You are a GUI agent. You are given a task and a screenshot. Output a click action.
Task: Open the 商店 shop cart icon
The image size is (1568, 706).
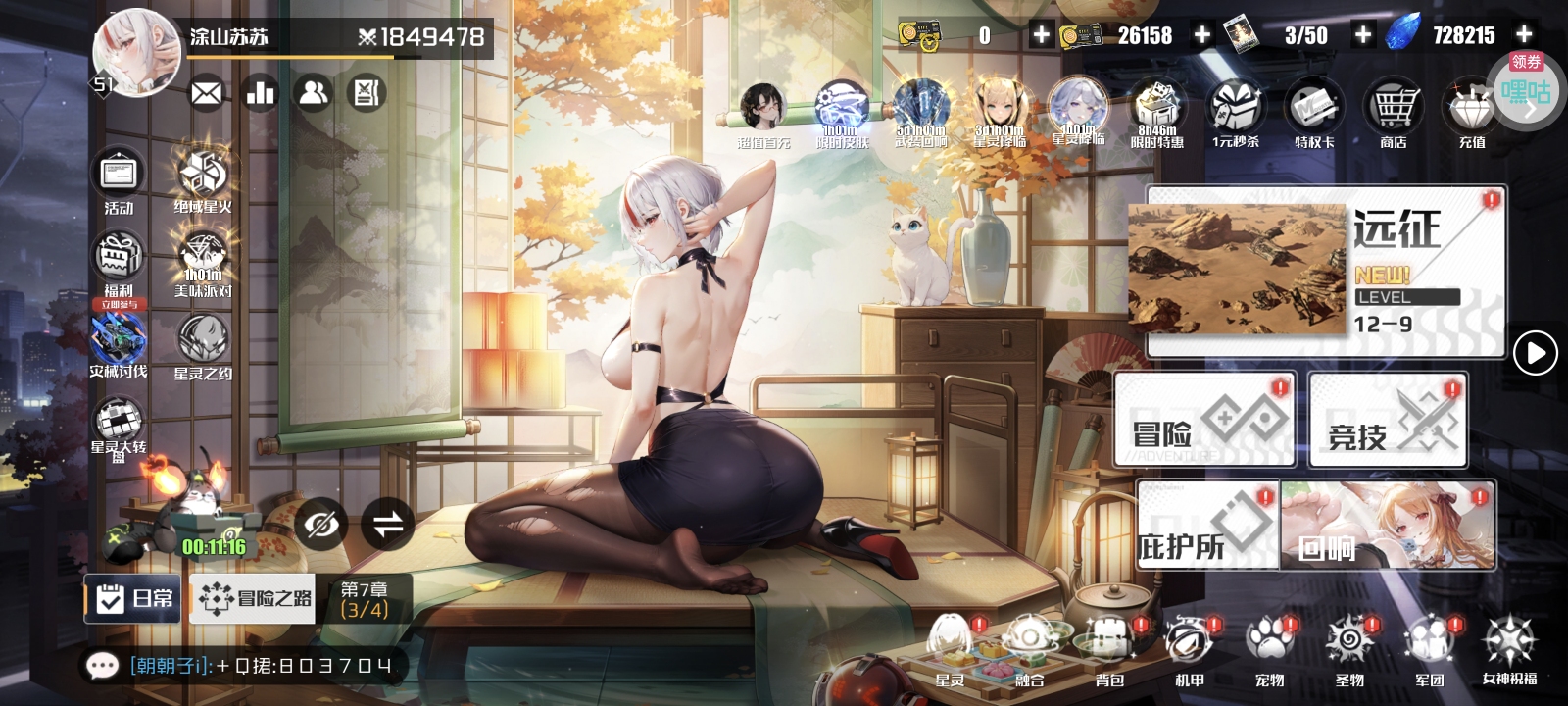[1393, 115]
